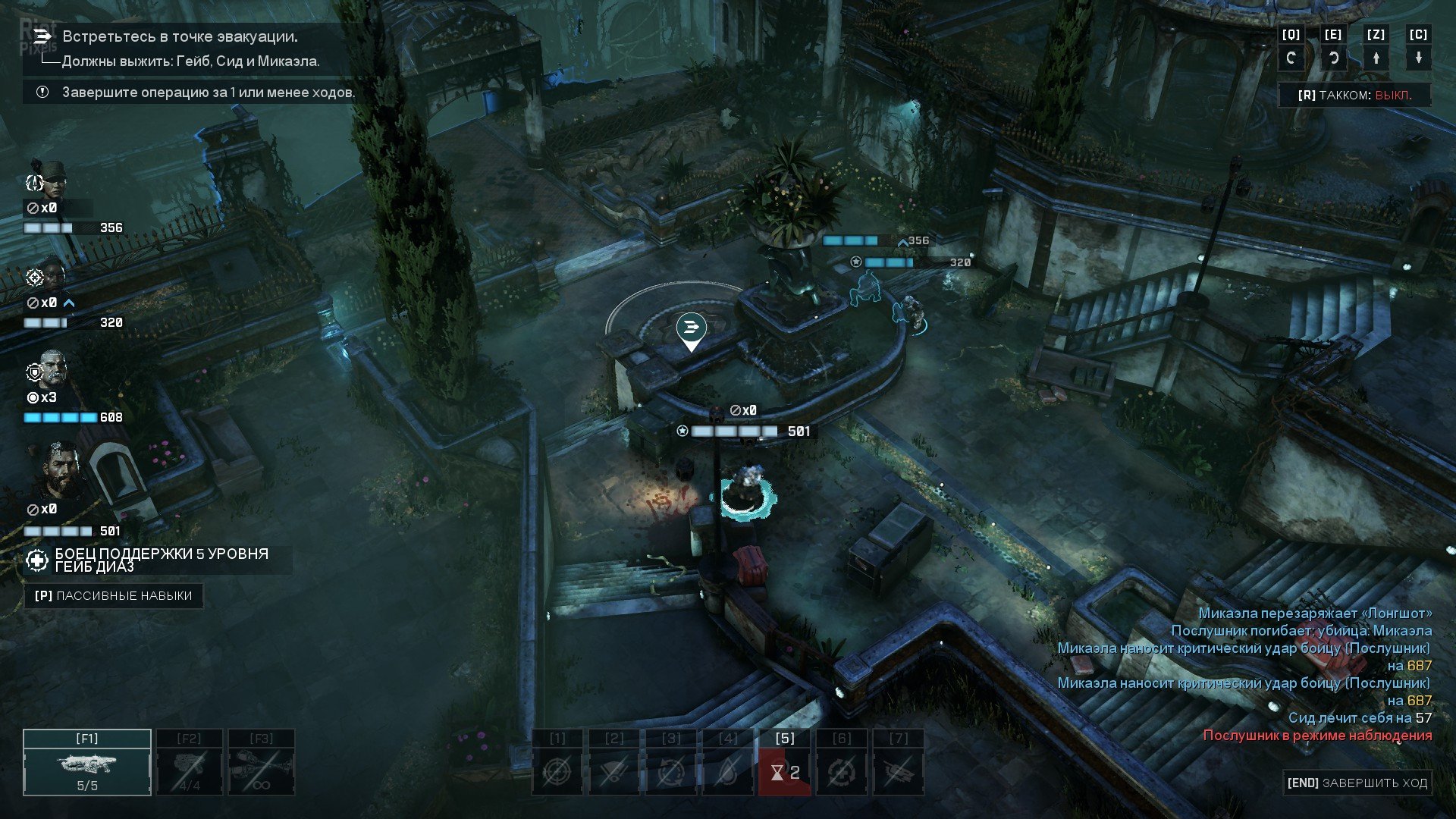Activate the crosshair shoot ability
The image size is (1456, 819).
pyautogui.click(x=557, y=772)
